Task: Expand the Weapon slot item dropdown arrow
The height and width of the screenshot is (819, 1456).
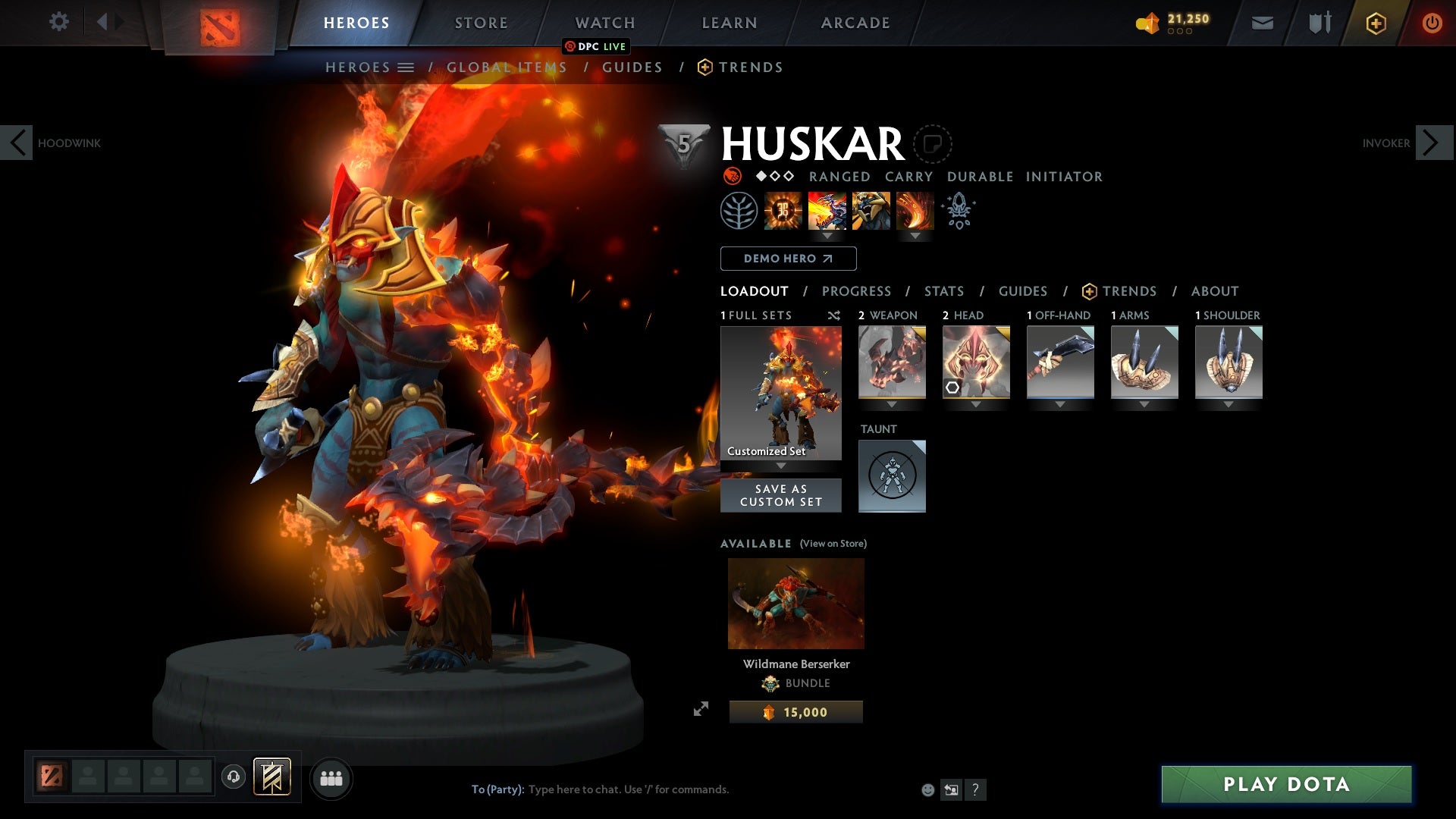Action: pyautogui.click(x=892, y=404)
